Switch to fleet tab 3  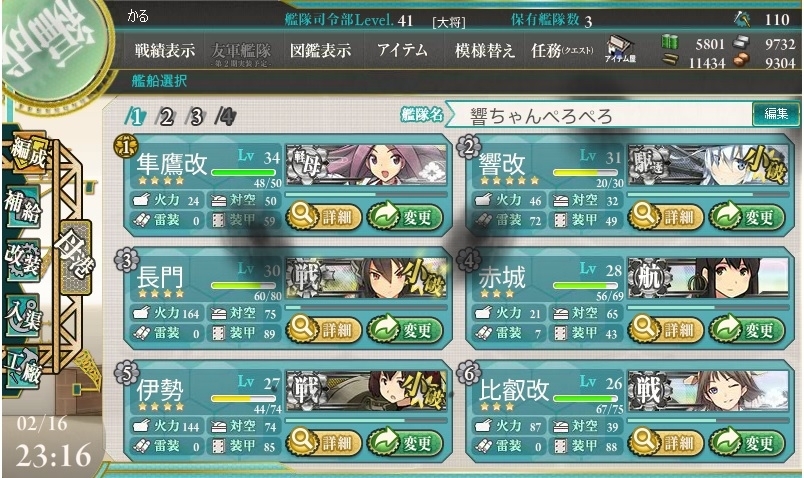pos(197,116)
